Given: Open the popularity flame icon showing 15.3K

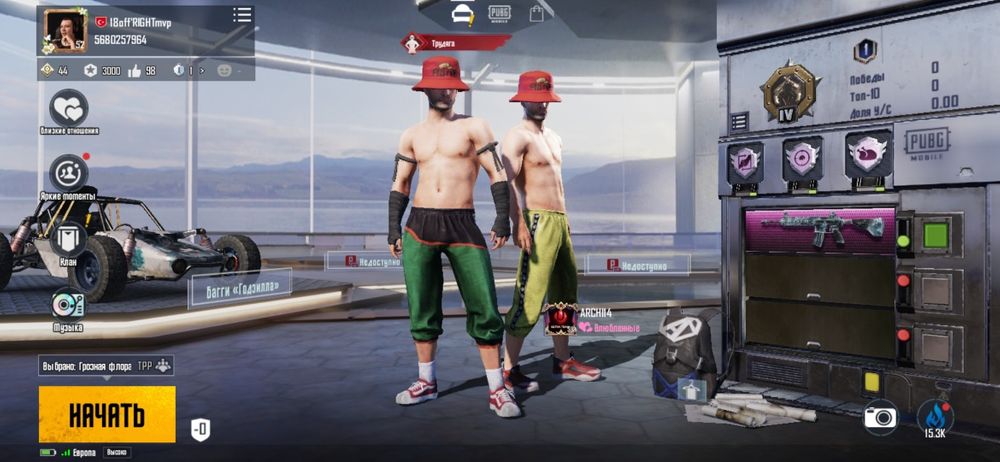Looking at the screenshot, I should (x=935, y=418).
